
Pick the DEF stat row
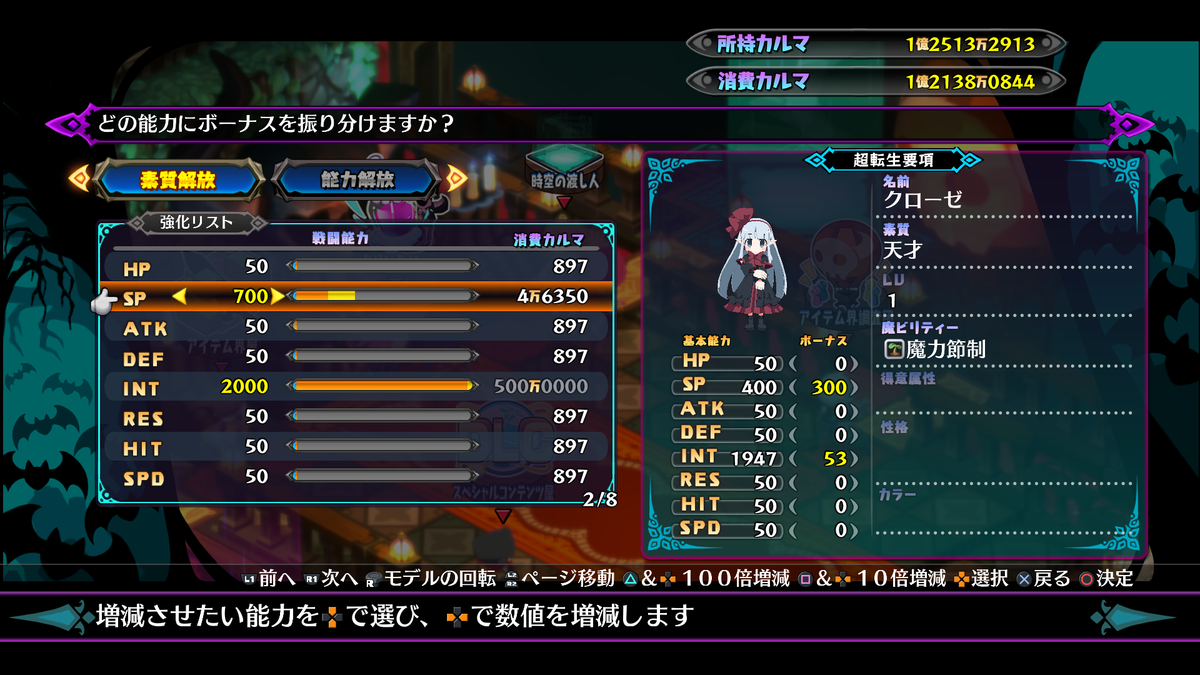(356, 357)
